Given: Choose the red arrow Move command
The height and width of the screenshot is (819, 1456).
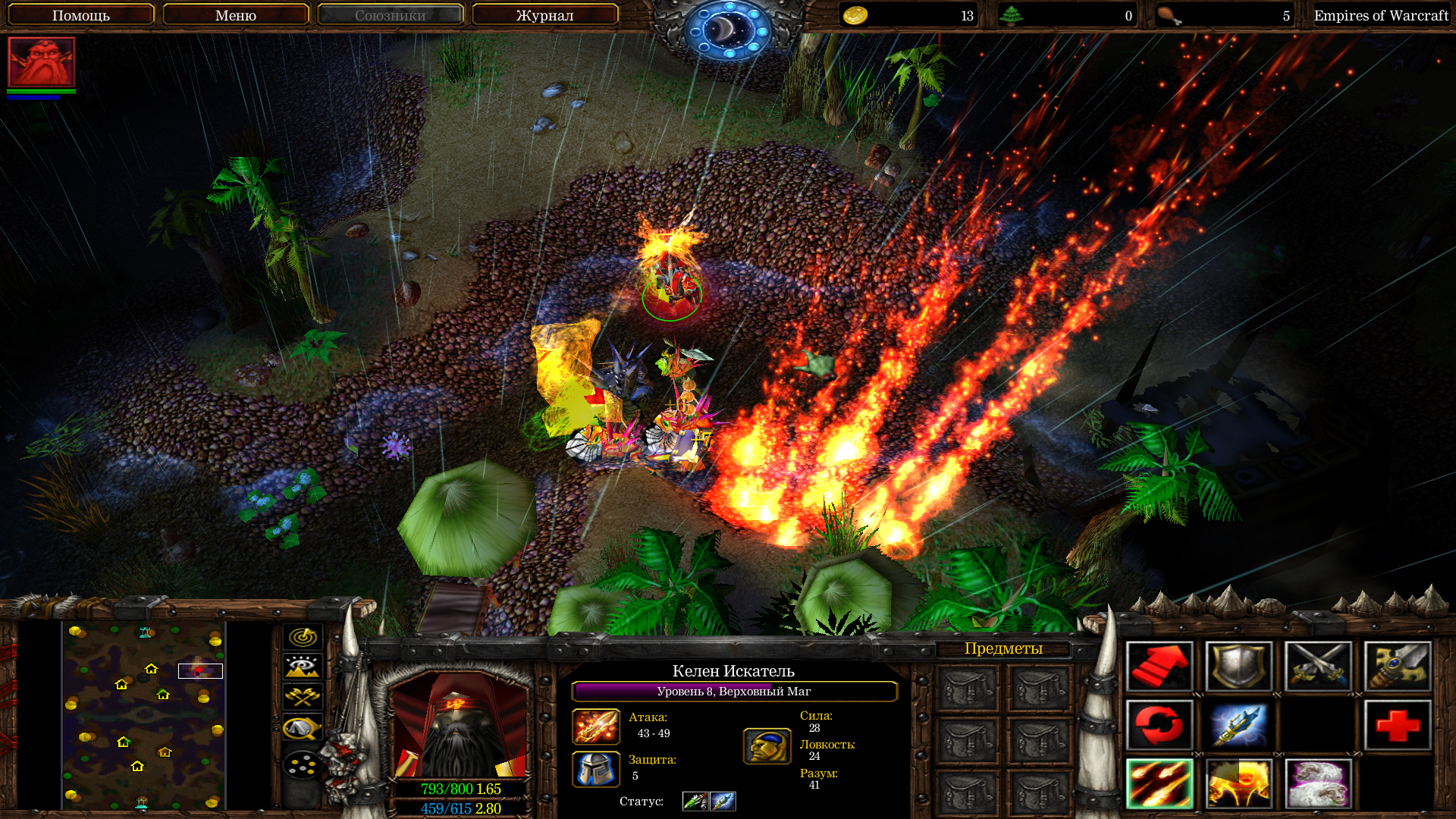Looking at the screenshot, I should point(1159,667).
